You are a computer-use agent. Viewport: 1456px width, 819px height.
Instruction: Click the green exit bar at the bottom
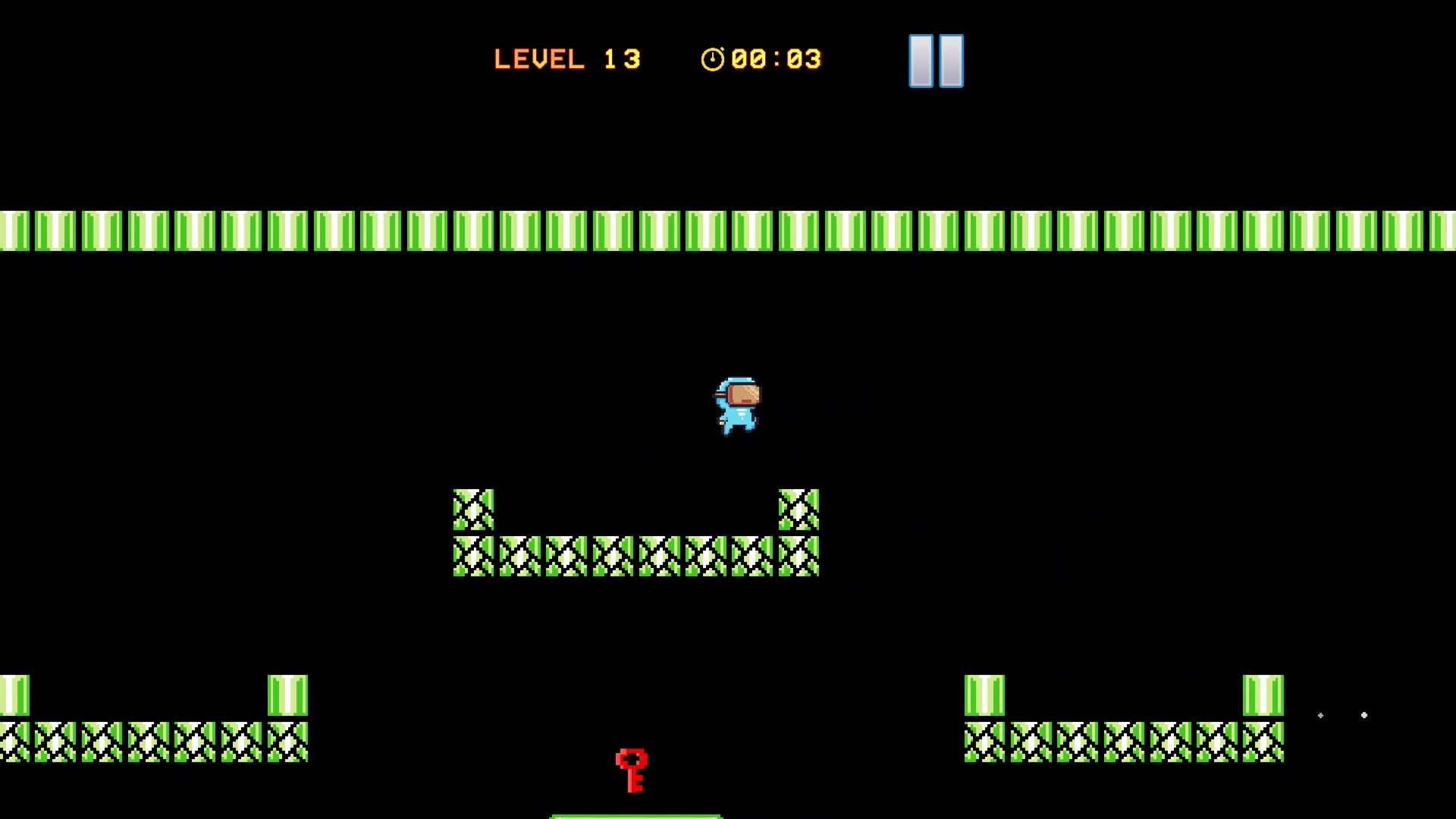pyautogui.click(x=635, y=815)
